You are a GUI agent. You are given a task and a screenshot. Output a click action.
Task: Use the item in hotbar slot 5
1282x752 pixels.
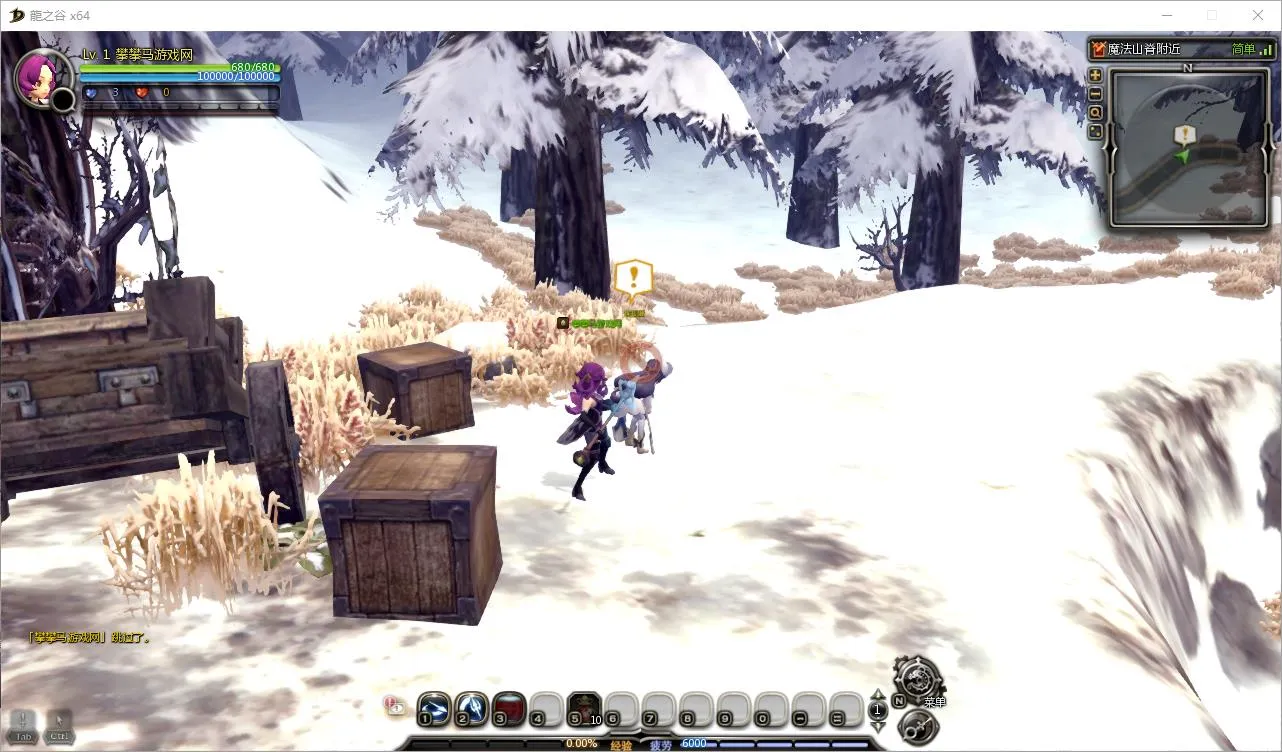tap(584, 708)
